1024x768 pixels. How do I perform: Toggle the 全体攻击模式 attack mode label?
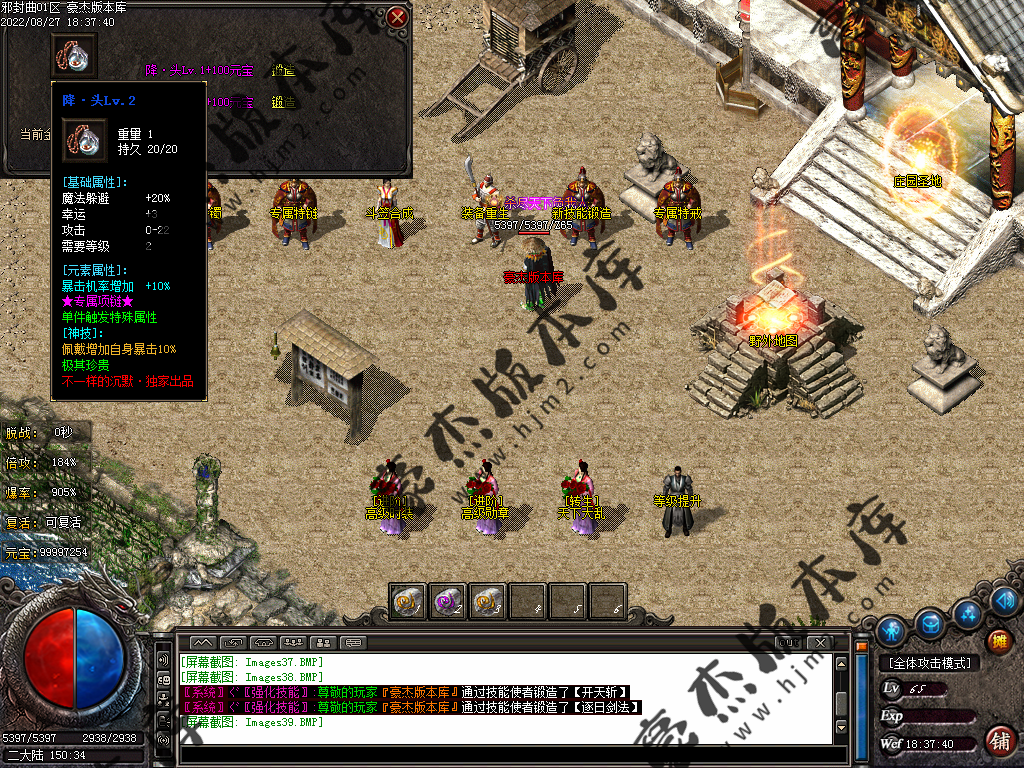coord(931,662)
